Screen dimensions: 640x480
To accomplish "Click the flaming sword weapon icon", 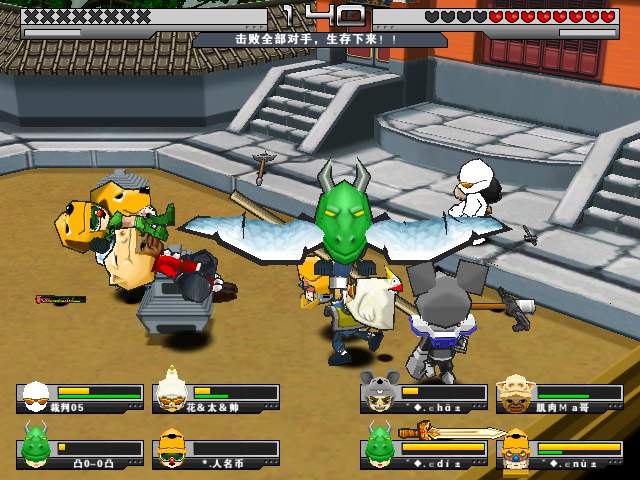I will coord(452,433).
